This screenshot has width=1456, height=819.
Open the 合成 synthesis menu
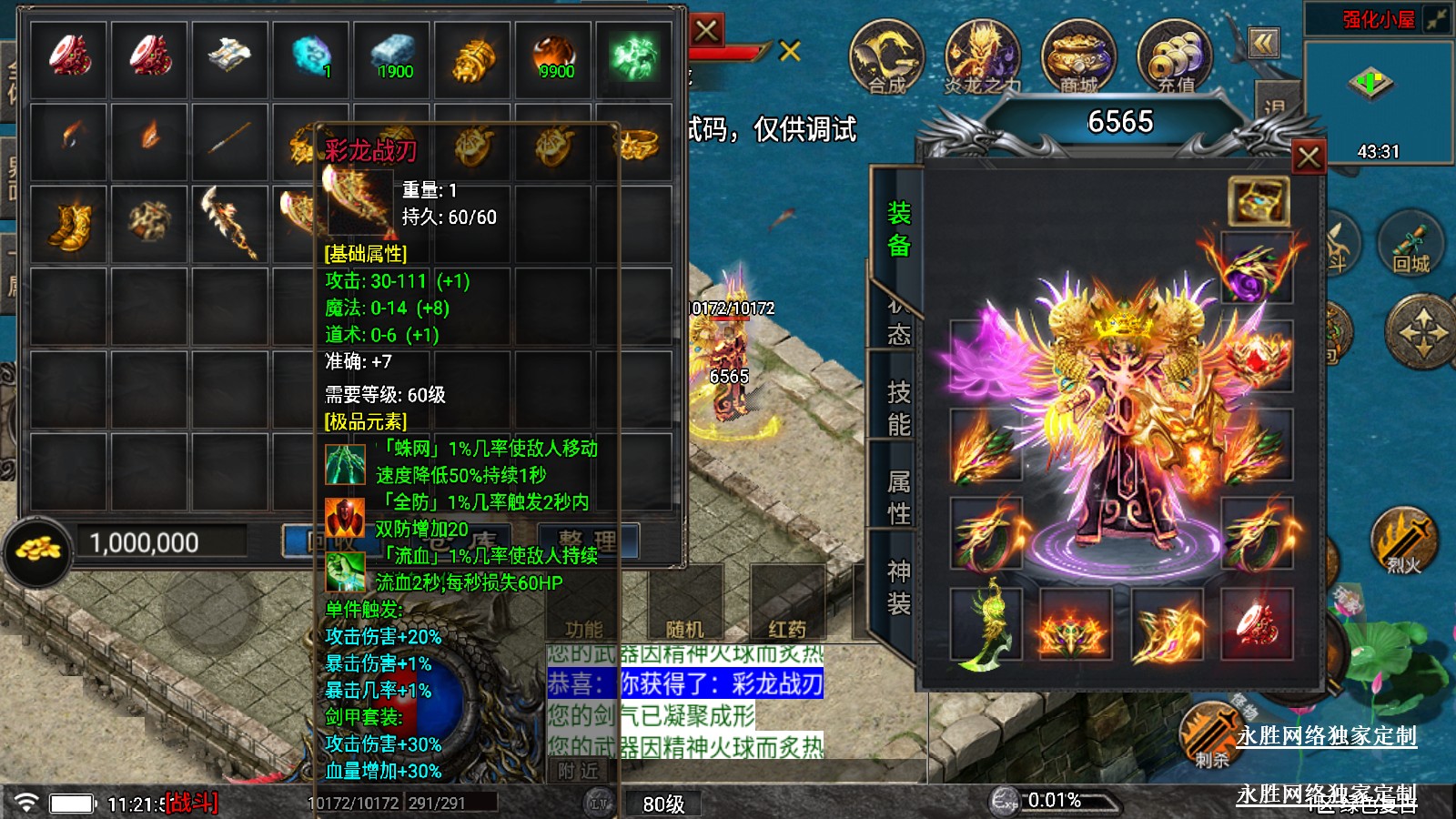point(886,57)
